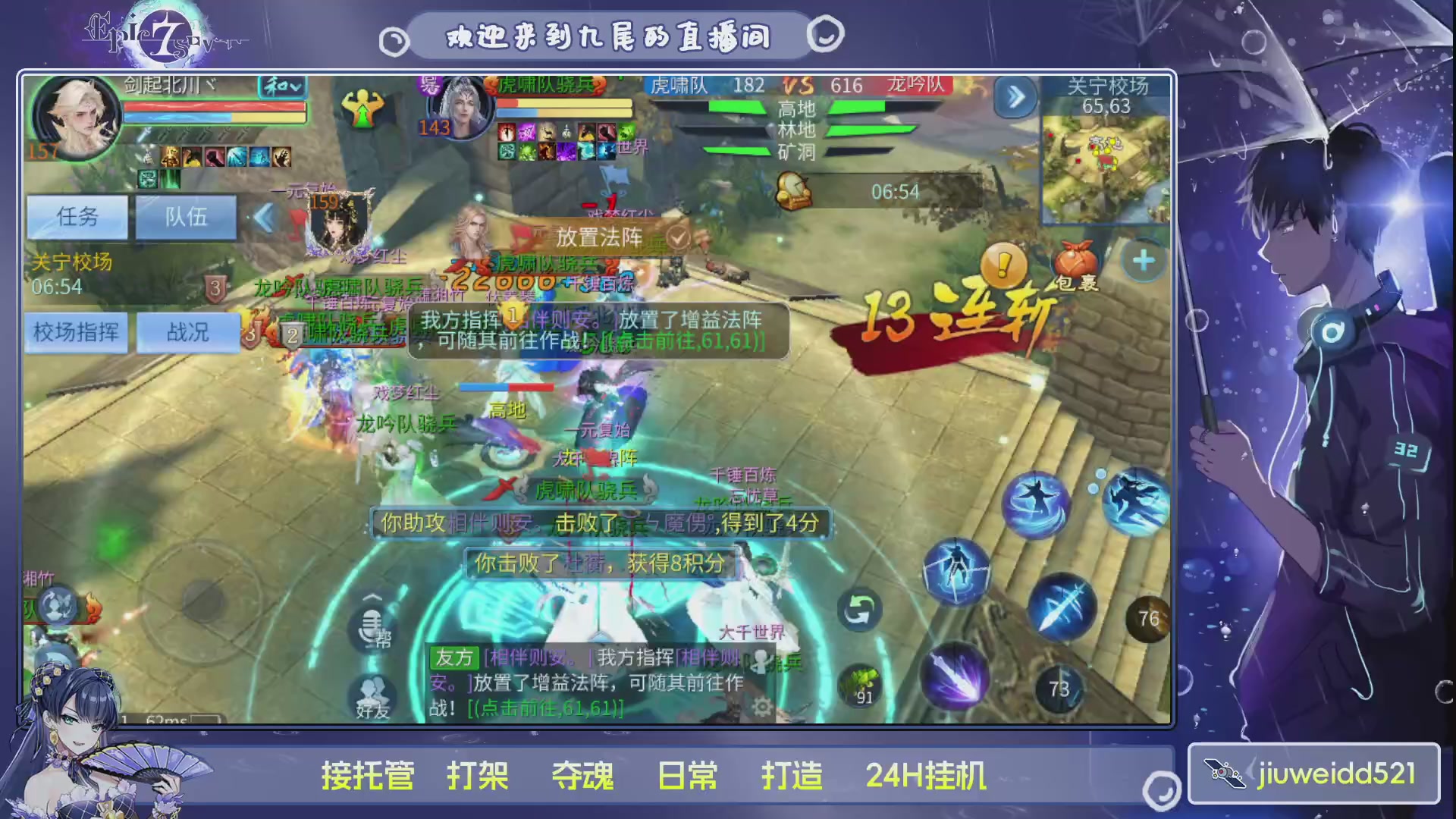Open the 战况 battle report tab

(187, 333)
